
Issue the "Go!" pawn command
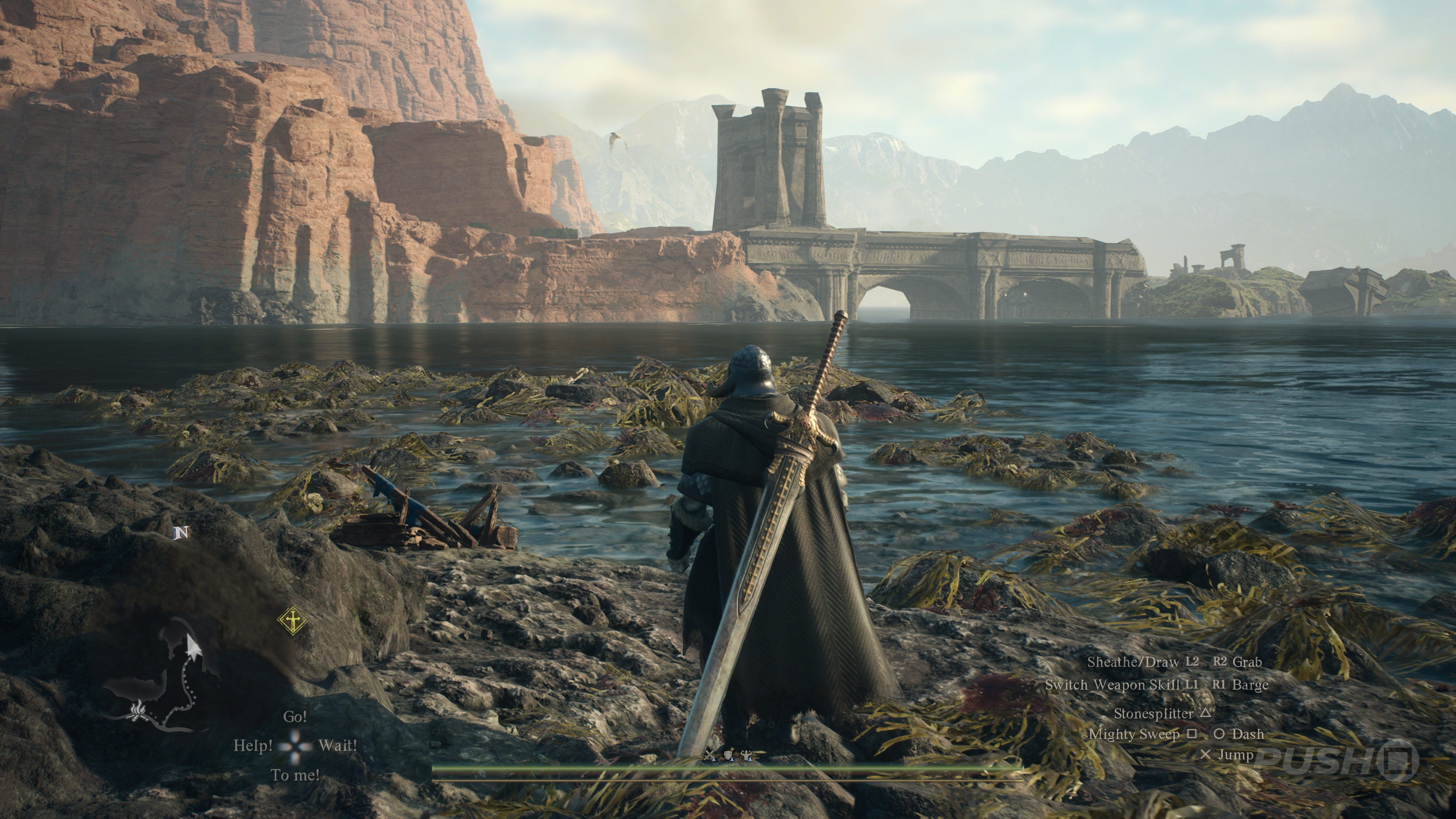coord(295,717)
